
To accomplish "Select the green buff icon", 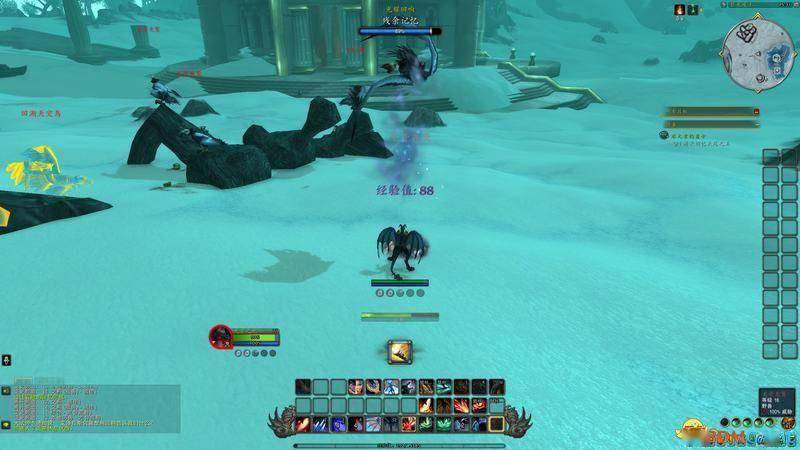I will (694, 10).
